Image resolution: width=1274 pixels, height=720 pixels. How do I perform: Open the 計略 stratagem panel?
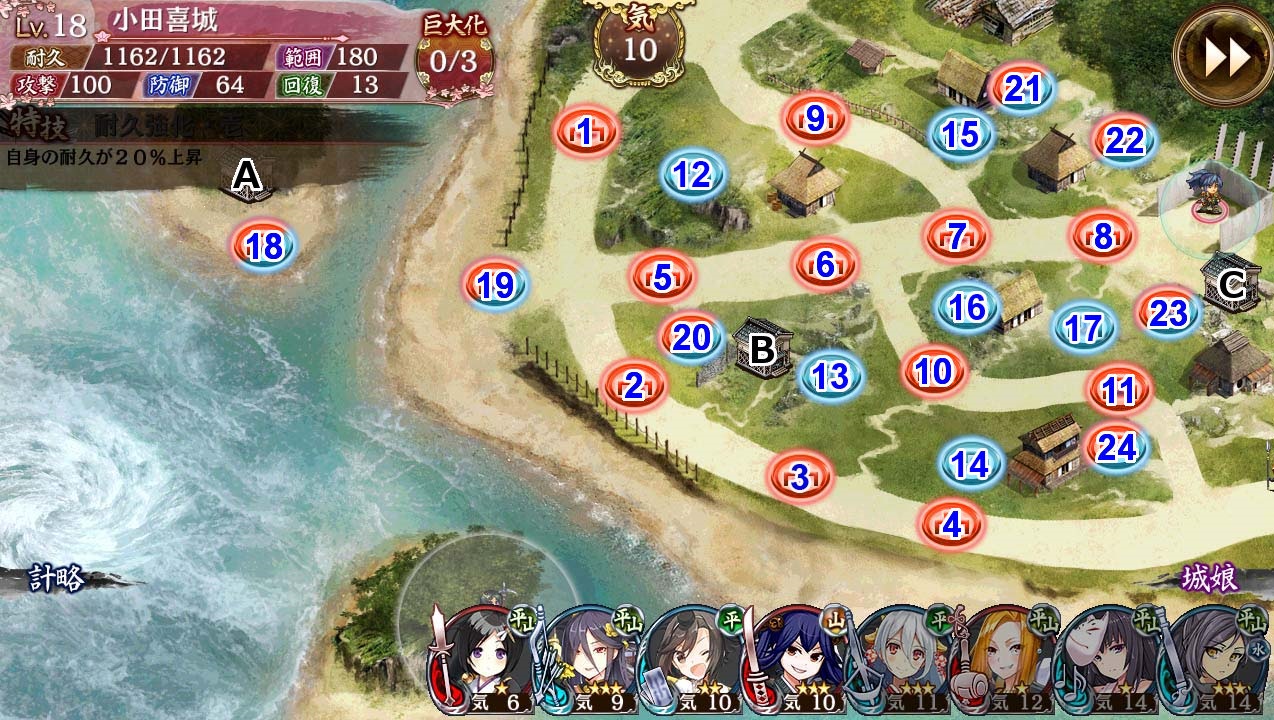[x=57, y=578]
